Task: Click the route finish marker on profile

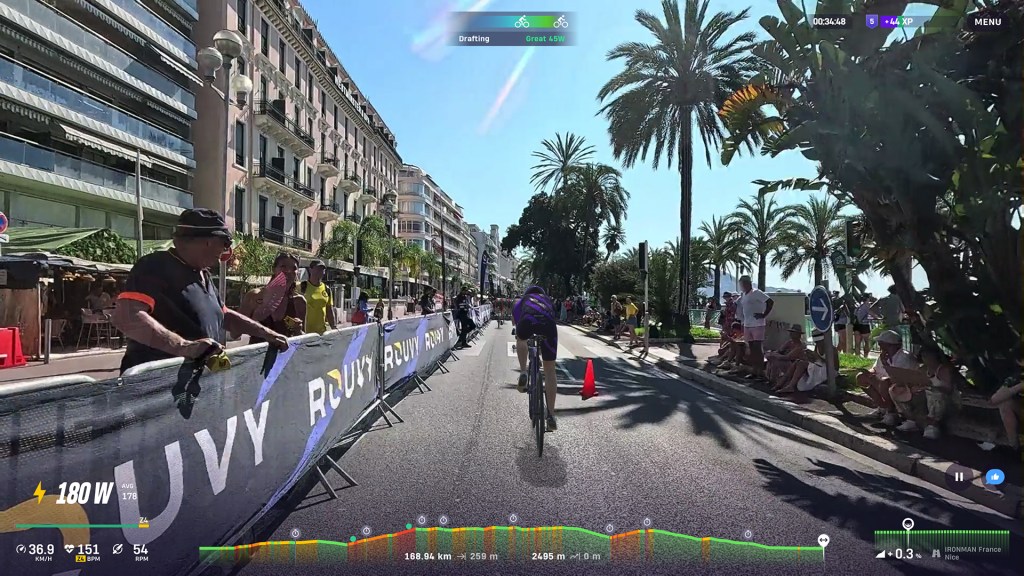Action: tap(823, 540)
